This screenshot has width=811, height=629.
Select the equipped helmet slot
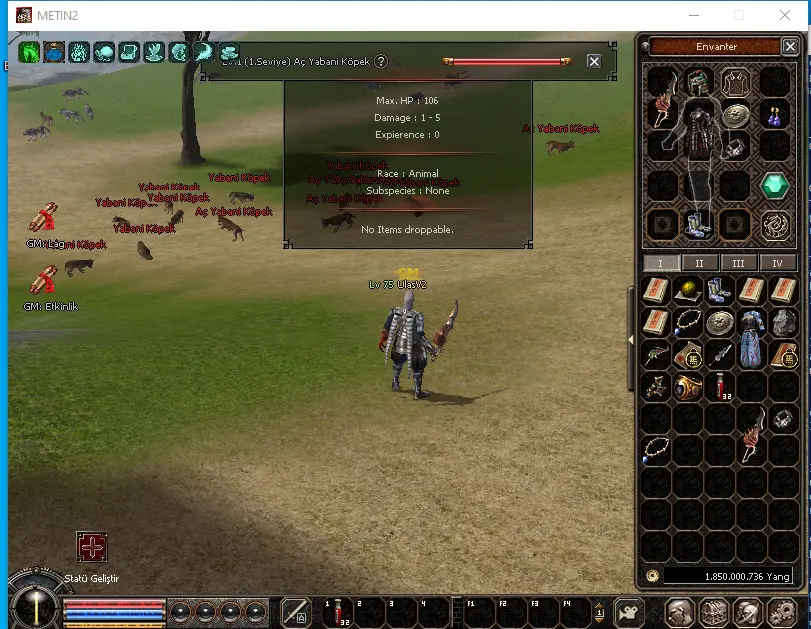pos(698,83)
